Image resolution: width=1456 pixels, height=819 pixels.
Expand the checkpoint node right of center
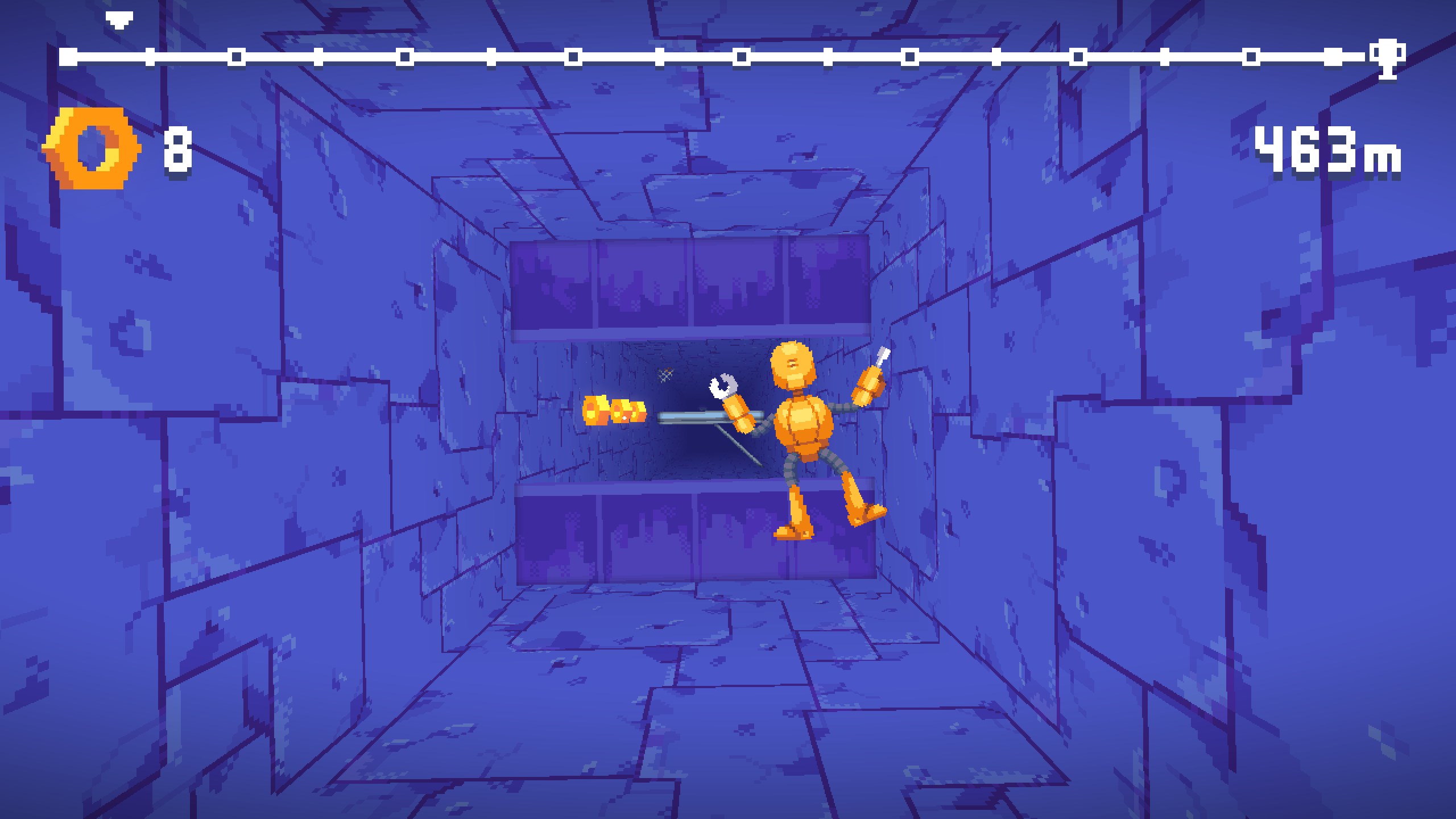point(827,57)
